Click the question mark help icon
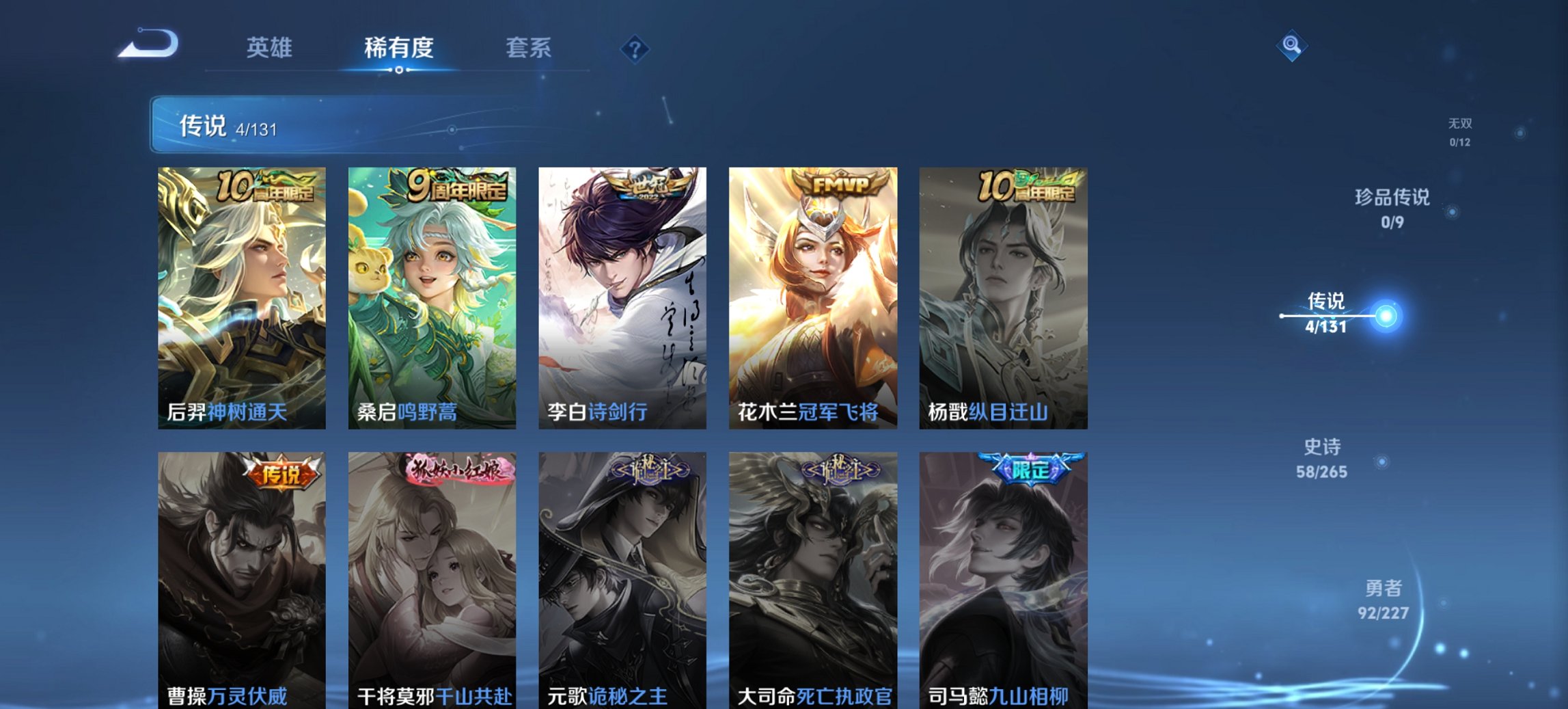This screenshot has height=709, width=1568. [635, 49]
